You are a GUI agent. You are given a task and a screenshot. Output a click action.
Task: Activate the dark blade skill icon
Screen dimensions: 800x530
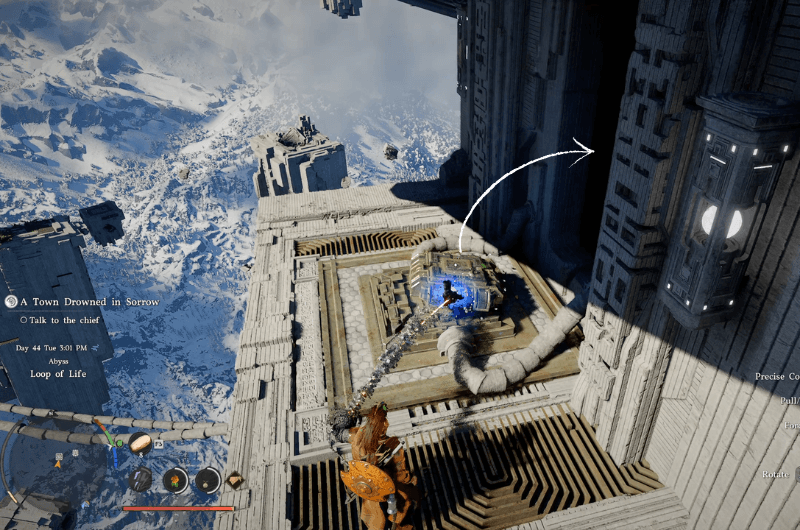tap(141, 479)
